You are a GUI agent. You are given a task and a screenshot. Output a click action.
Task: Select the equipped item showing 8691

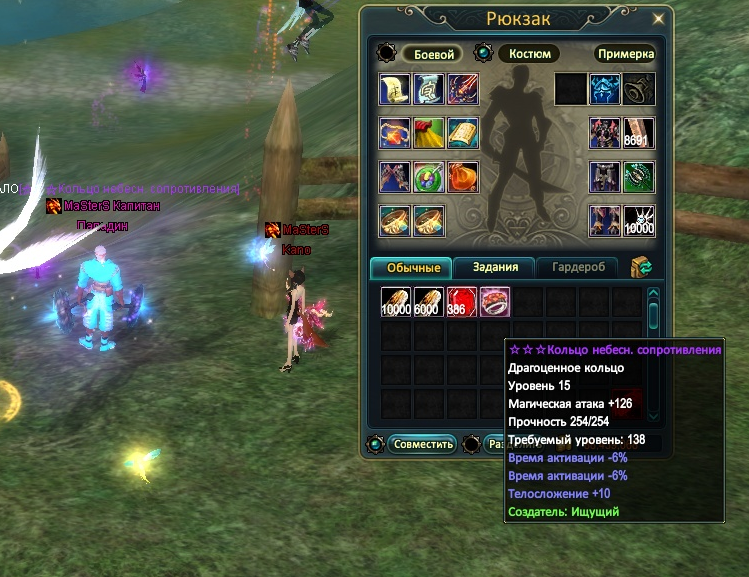(x=638, y=133)
